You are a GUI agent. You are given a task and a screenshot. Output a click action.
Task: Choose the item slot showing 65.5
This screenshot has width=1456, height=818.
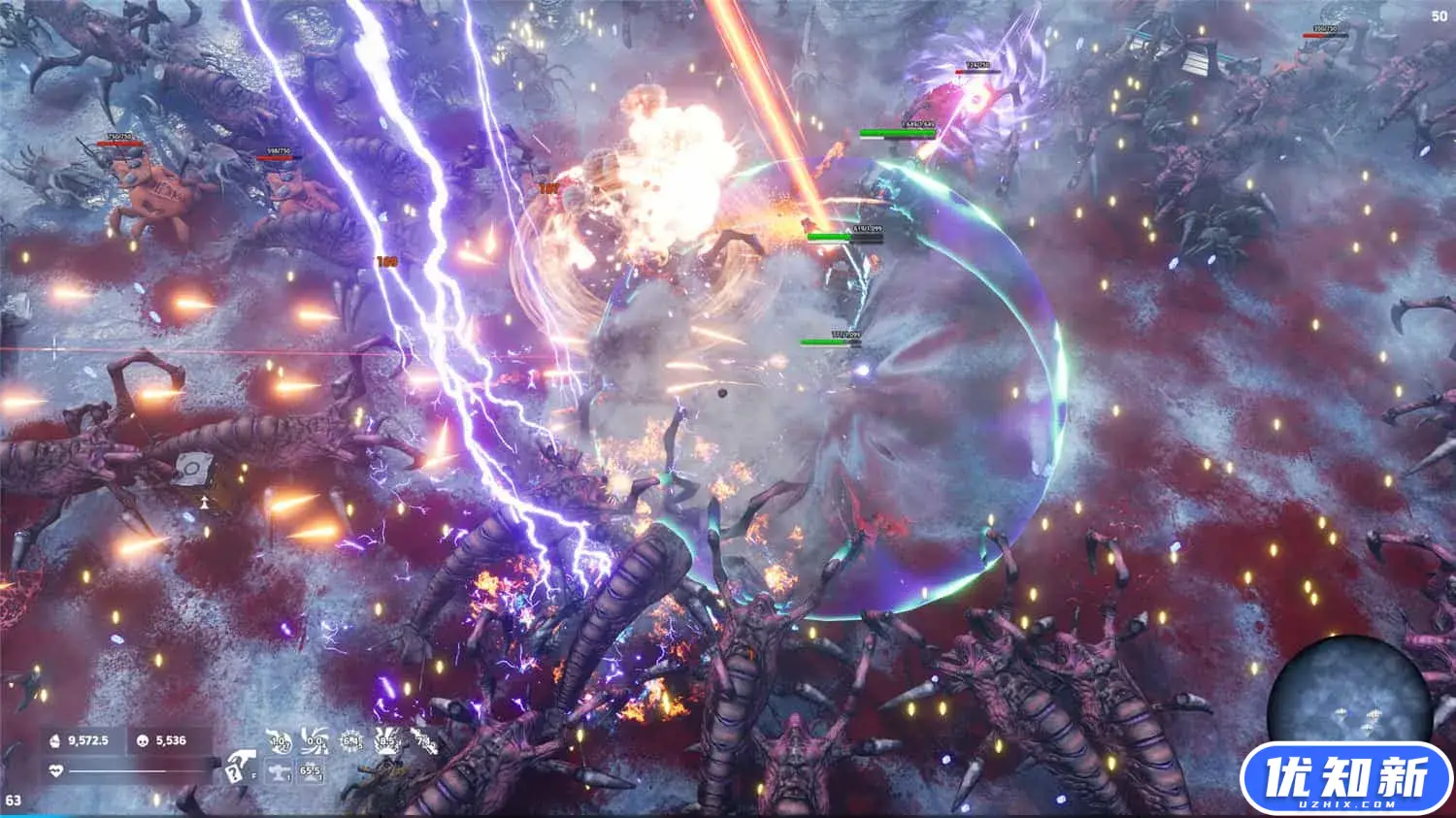click(311, 772)
